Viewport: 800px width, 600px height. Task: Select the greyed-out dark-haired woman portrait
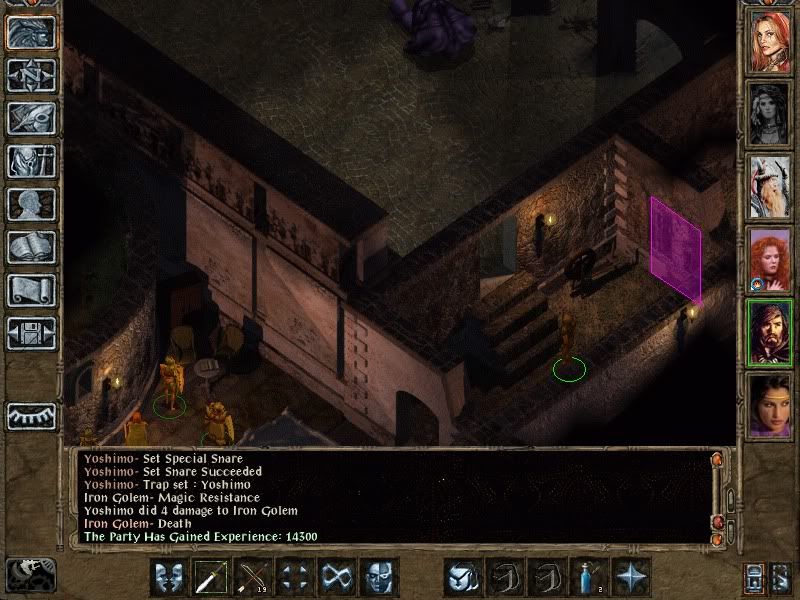(x=770, y=114)
